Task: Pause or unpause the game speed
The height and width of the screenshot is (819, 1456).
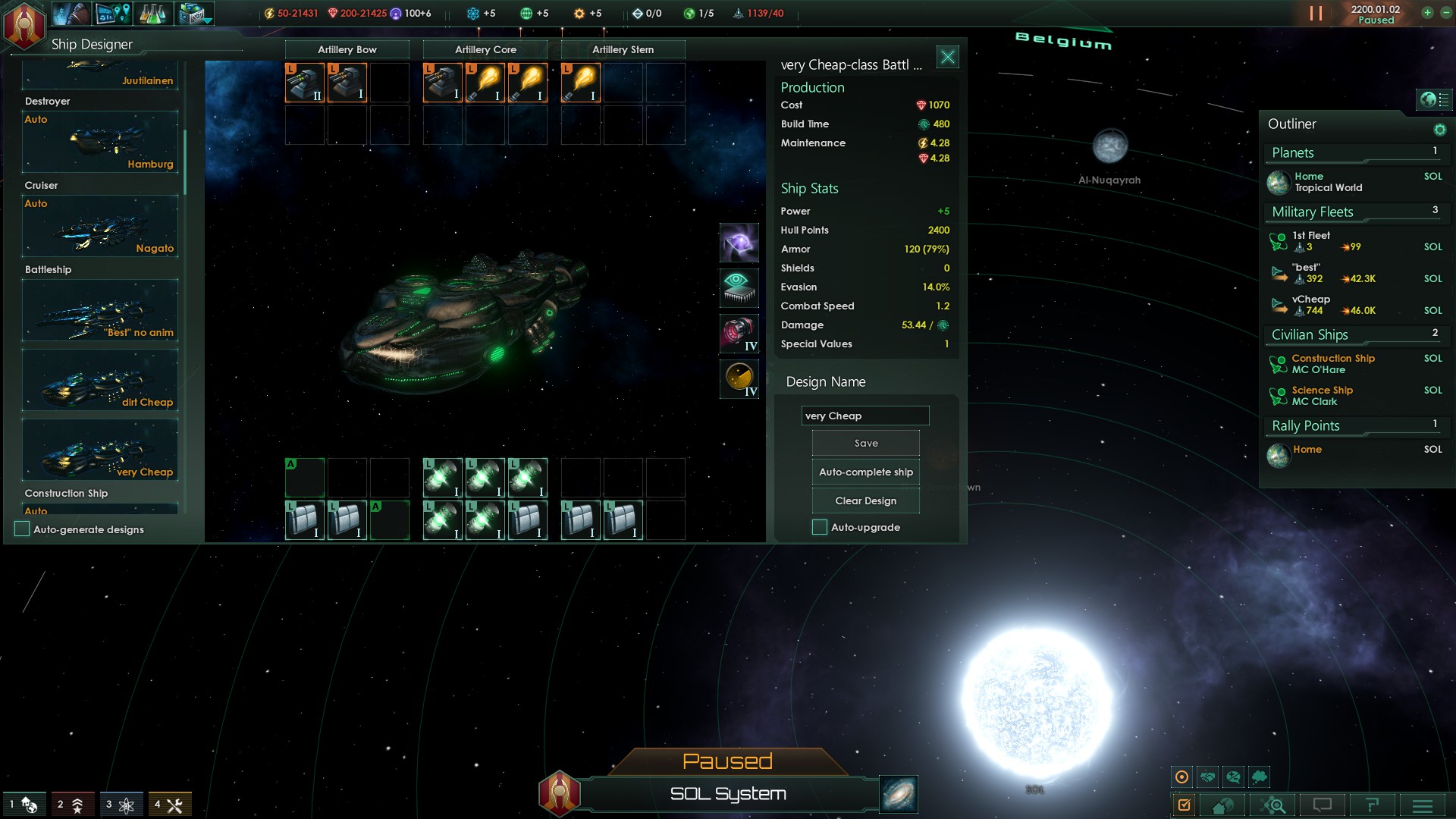Action: [x=1316, y=14]
